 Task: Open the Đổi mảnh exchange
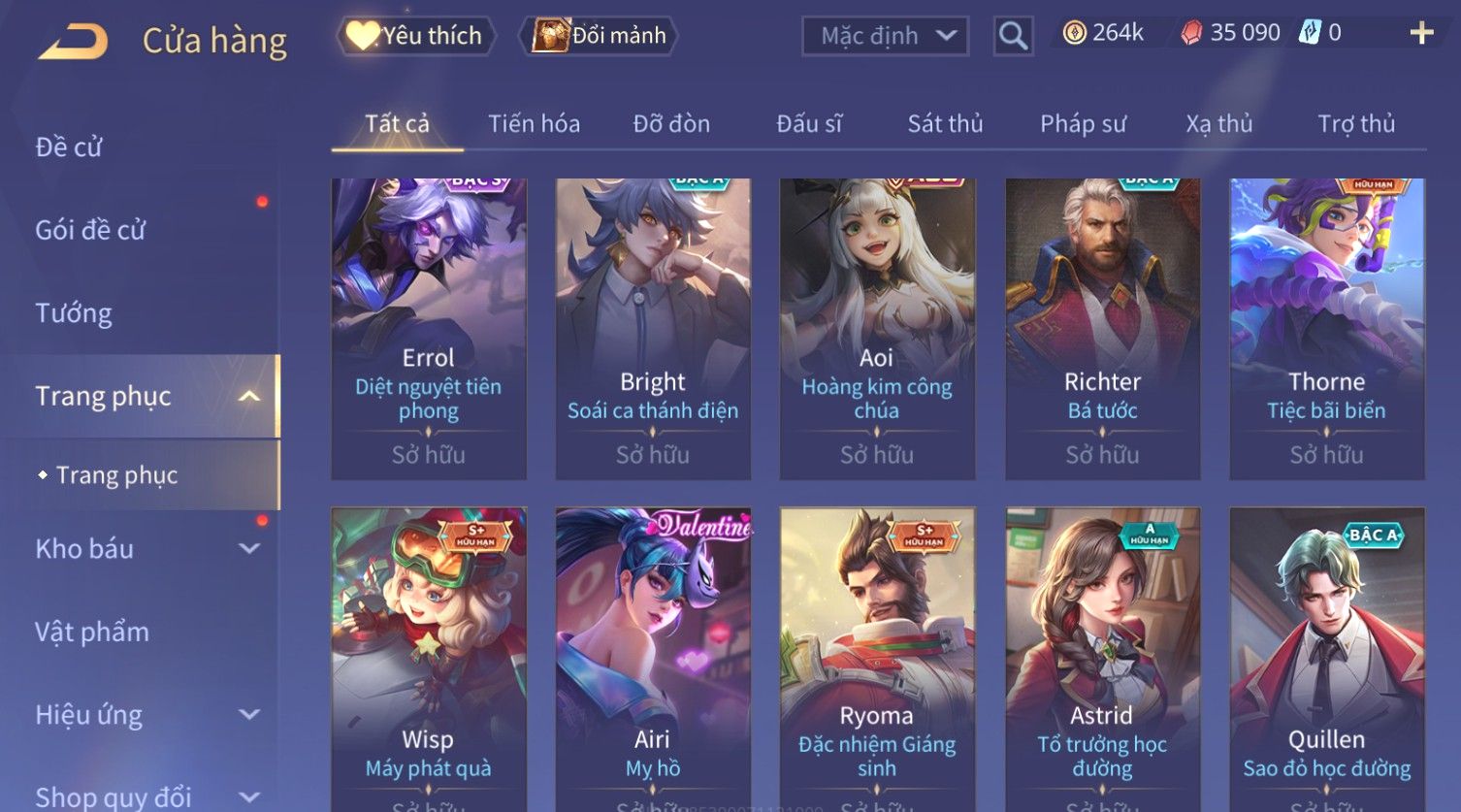600,36
